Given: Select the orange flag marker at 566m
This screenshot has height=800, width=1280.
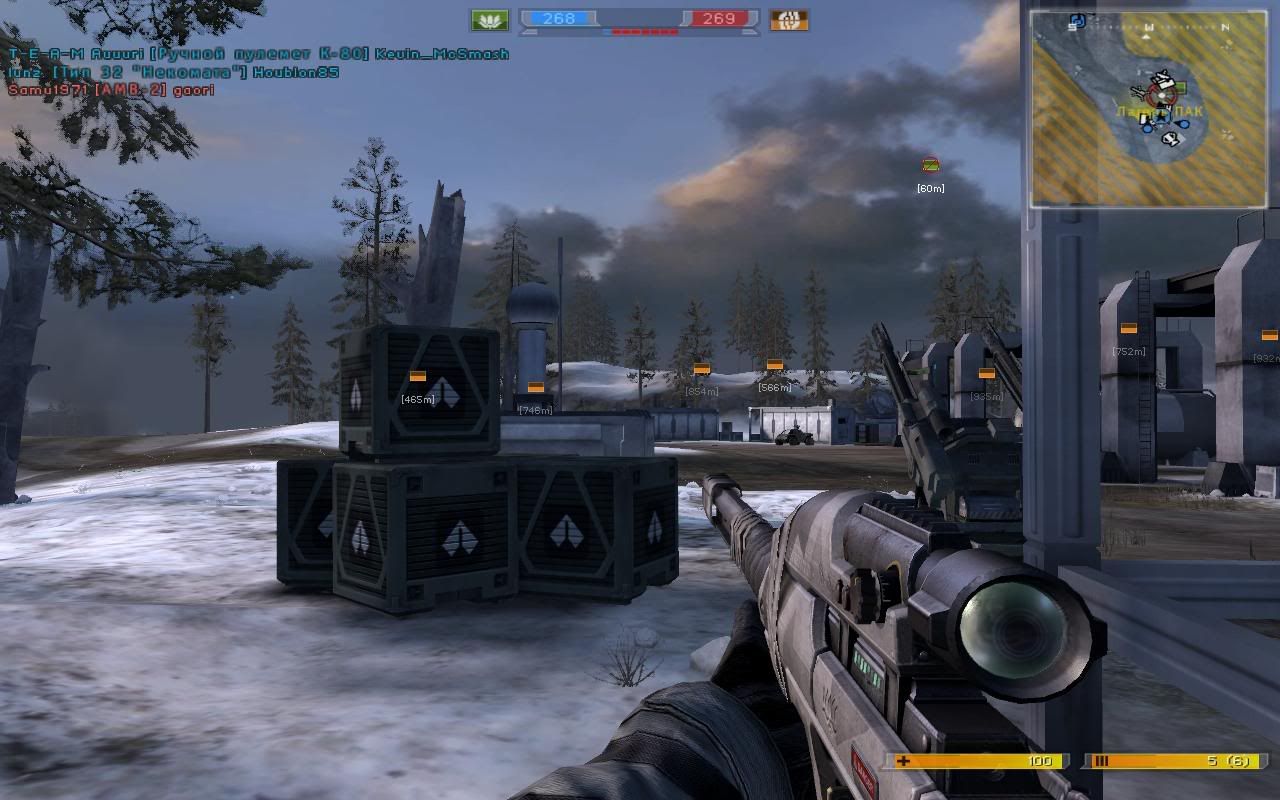Looking at the screenshot, I should coord(774,365).
